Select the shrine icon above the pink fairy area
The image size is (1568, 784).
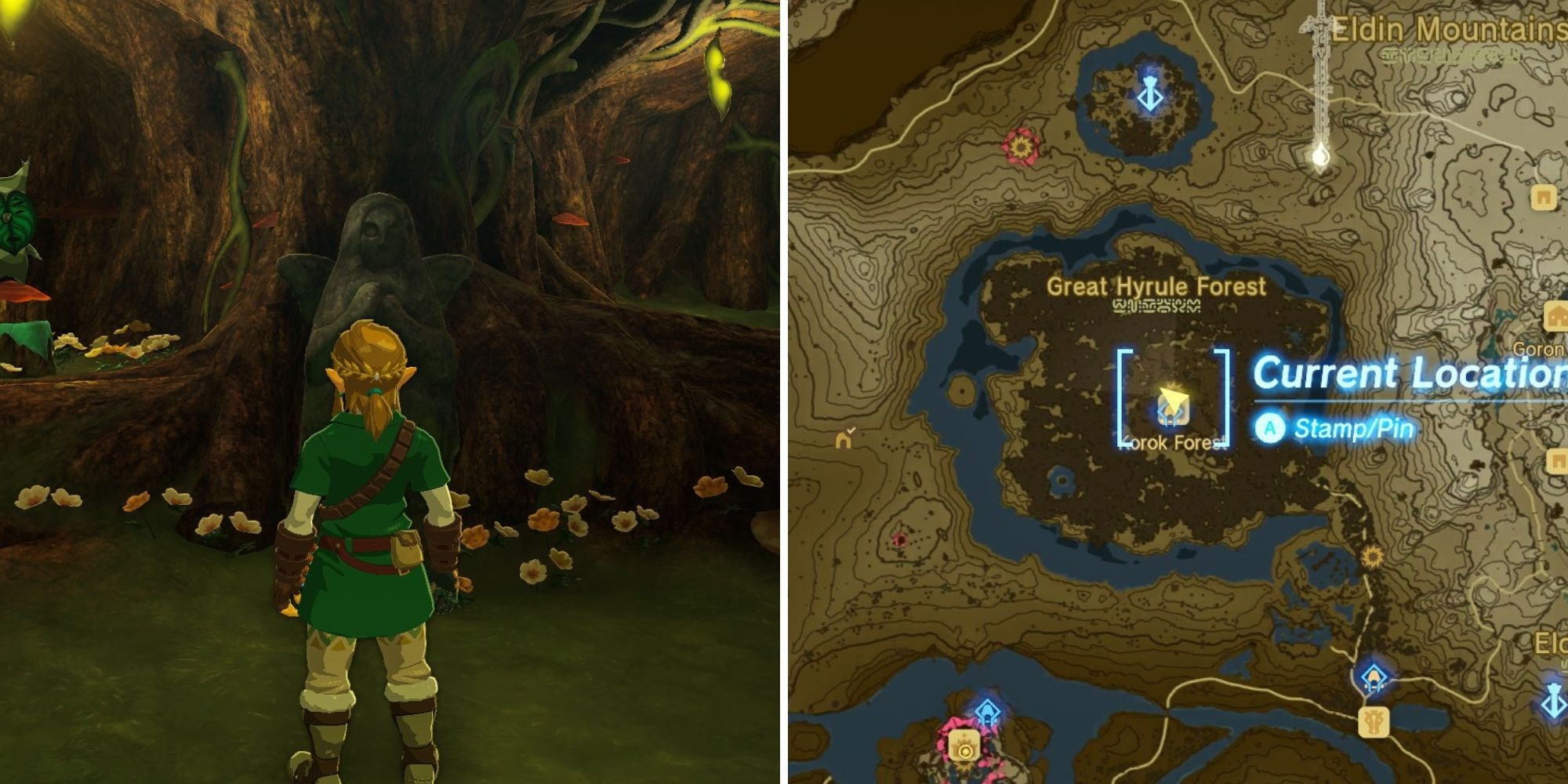click(988, 710)
